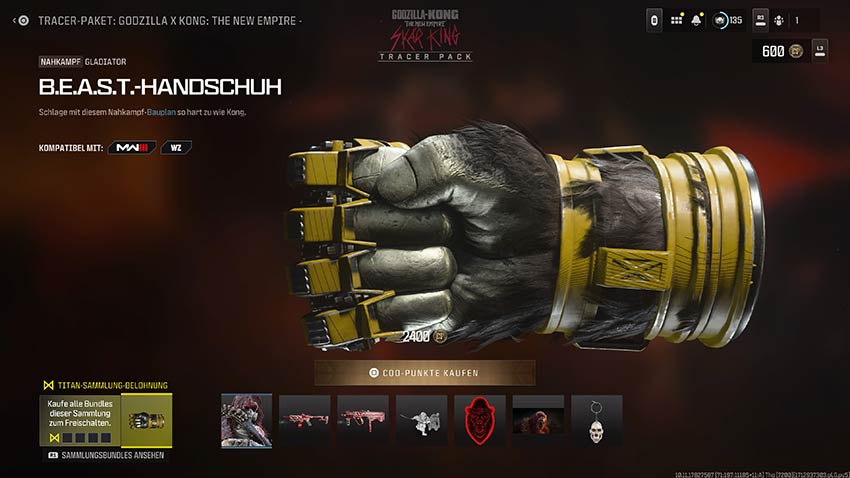Go back from the Tracer pack screen
The height and width of the screenshot is (478, 850).
(x=22, y=20)
